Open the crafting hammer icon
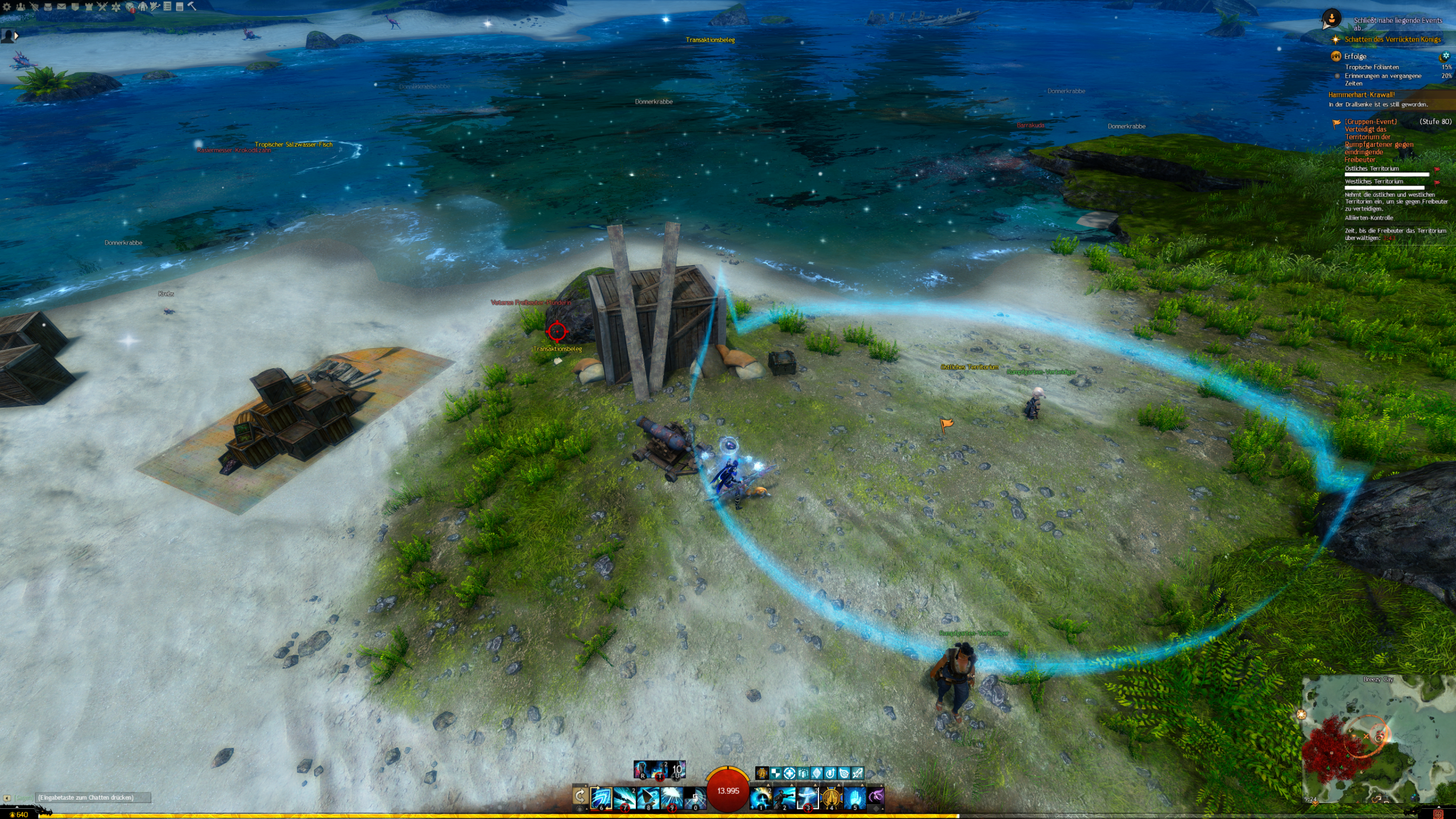1456x819 pixels. click(192, 6)
